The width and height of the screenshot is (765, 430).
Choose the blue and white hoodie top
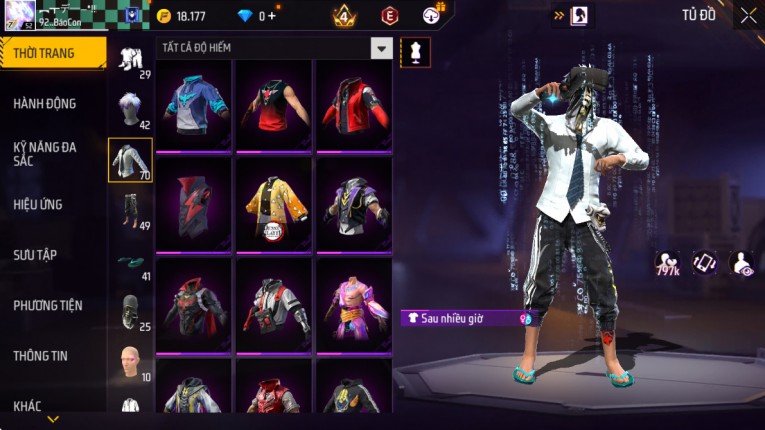pyautogui.click(x=195, y=105)
